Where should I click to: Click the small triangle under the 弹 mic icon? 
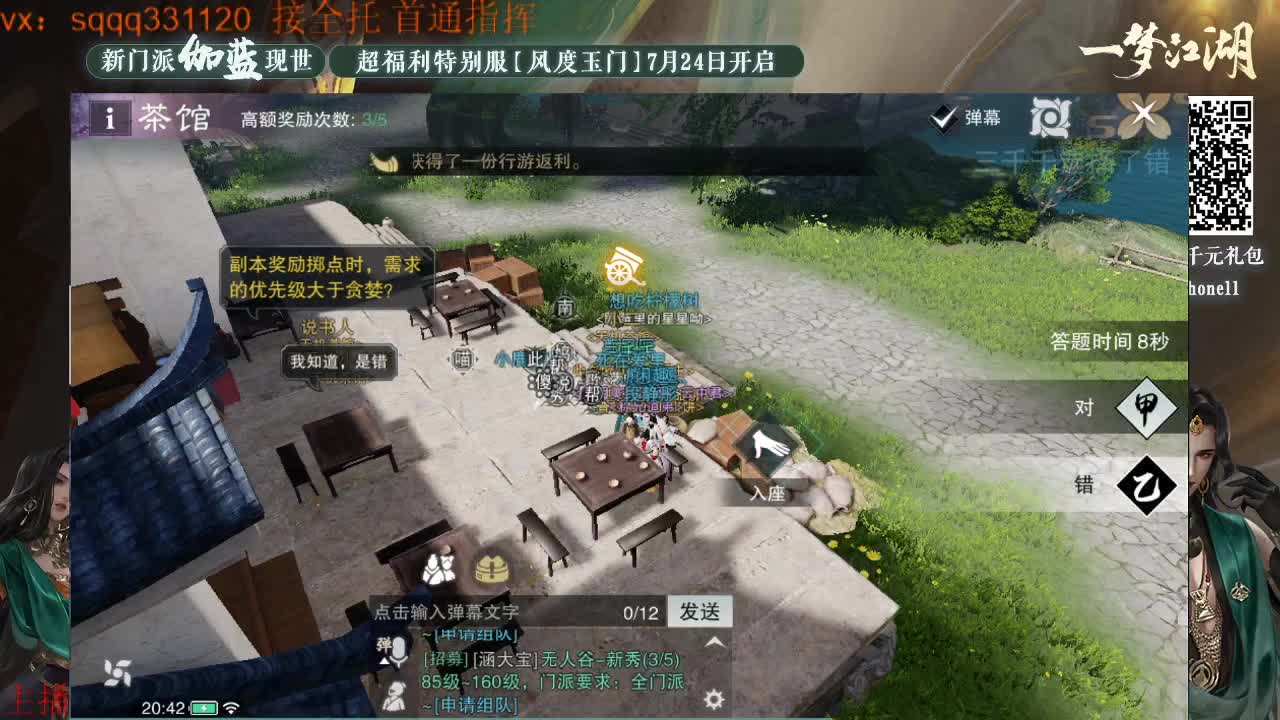point(385,660)
